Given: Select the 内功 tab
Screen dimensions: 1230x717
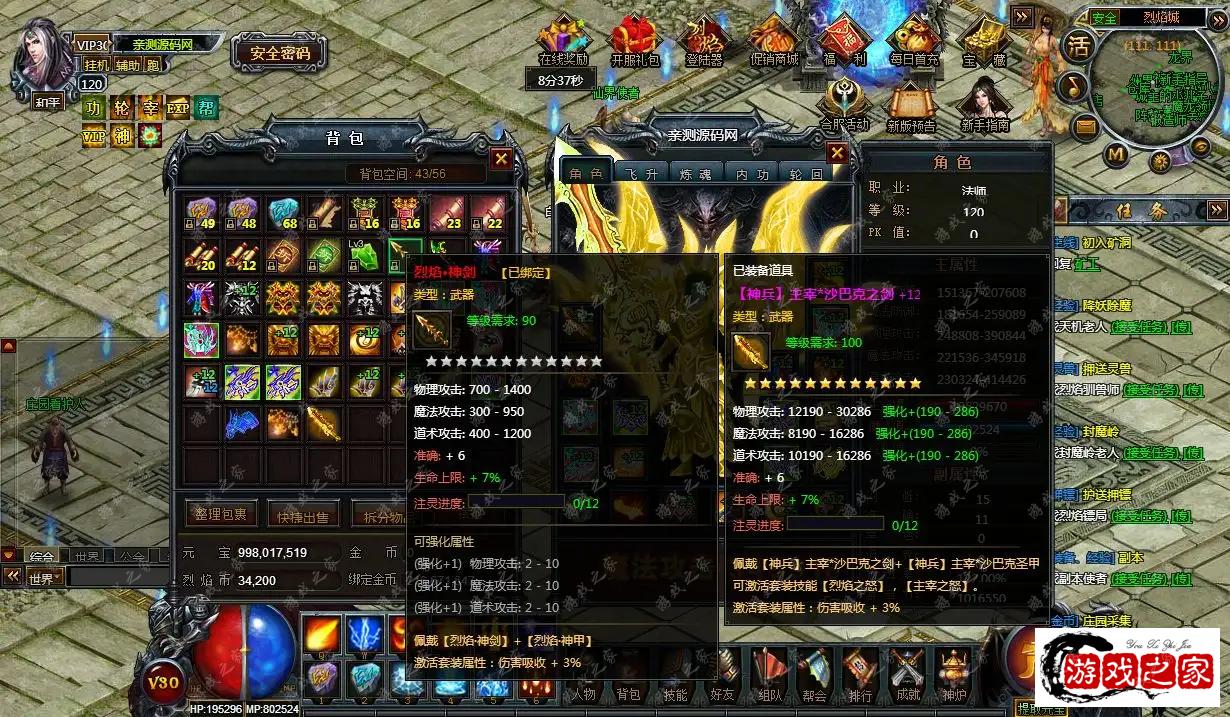Looking at the screenshot, I should coord(750,173).
